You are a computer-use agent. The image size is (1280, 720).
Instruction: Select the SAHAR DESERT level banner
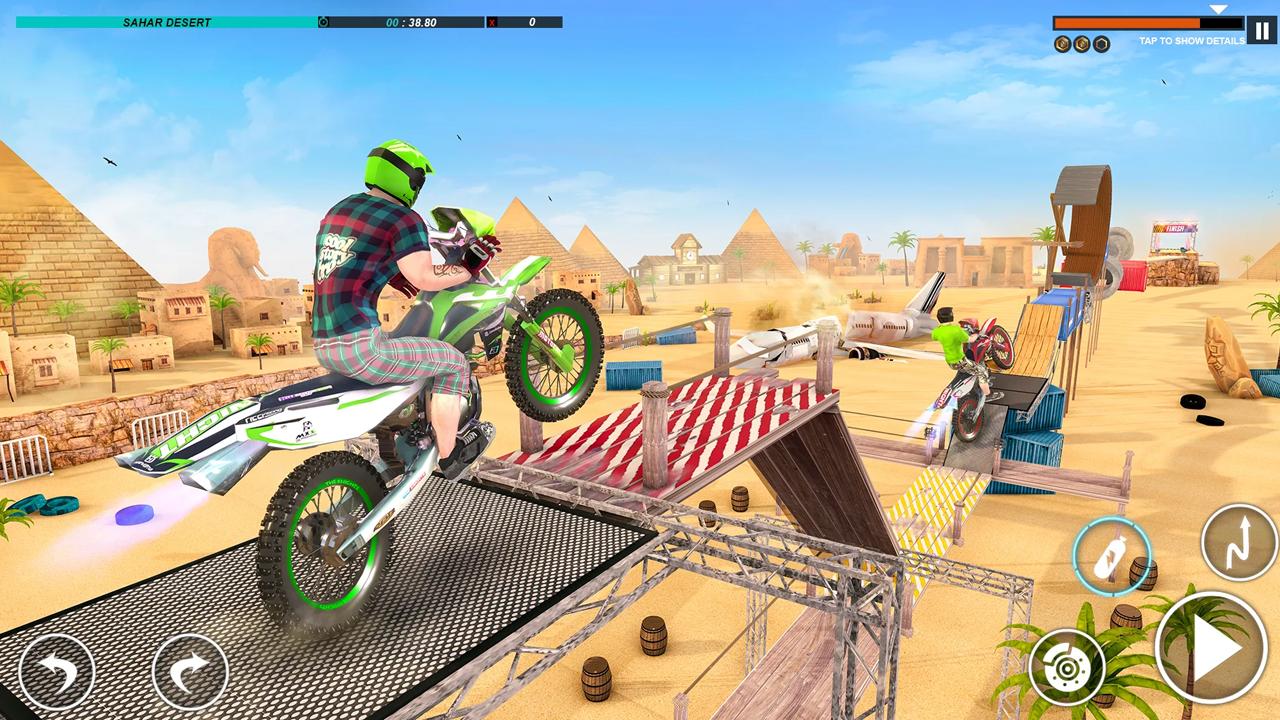click(x=167, y=22)
